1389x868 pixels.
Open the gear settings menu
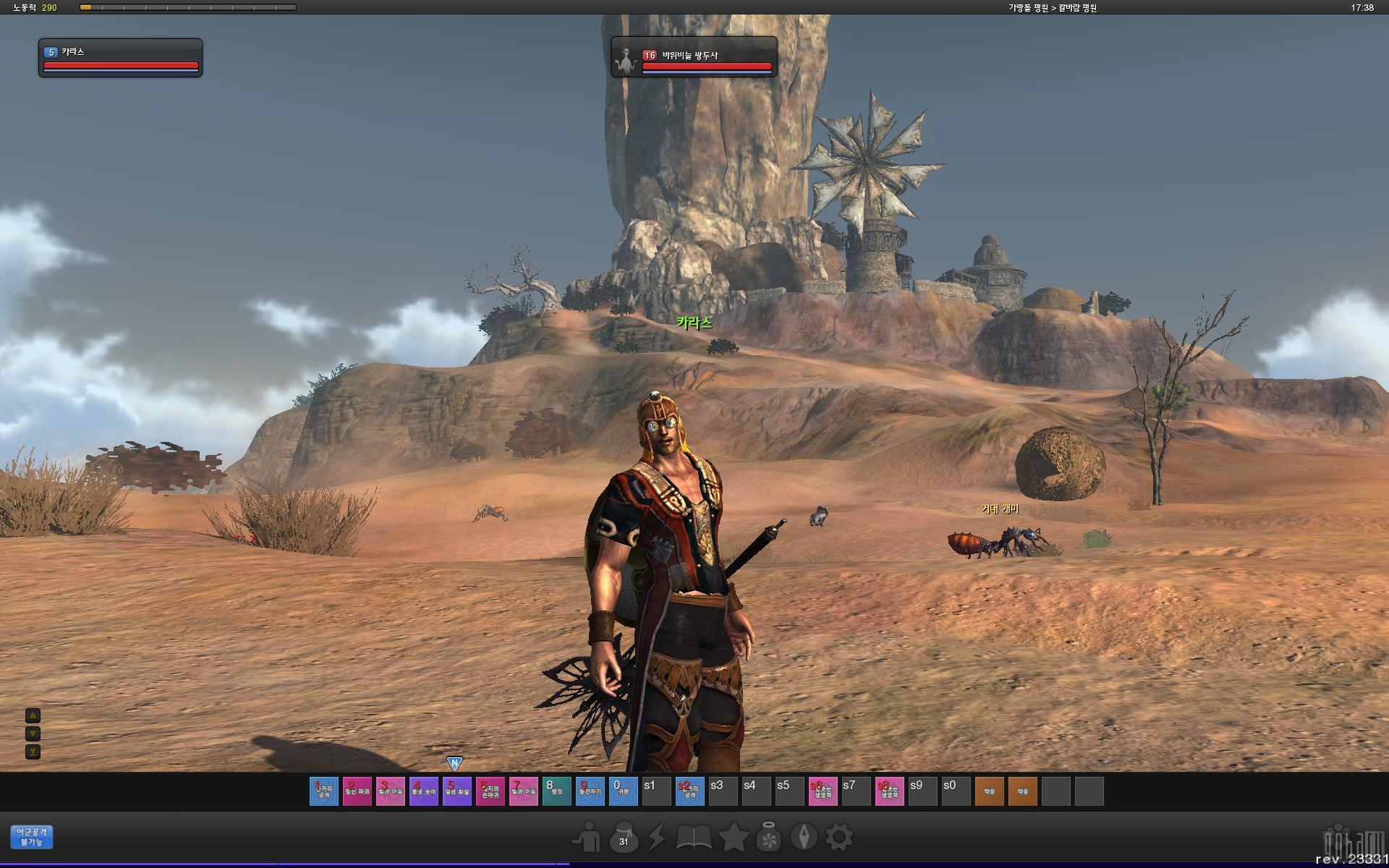click(x=839, y=838)
